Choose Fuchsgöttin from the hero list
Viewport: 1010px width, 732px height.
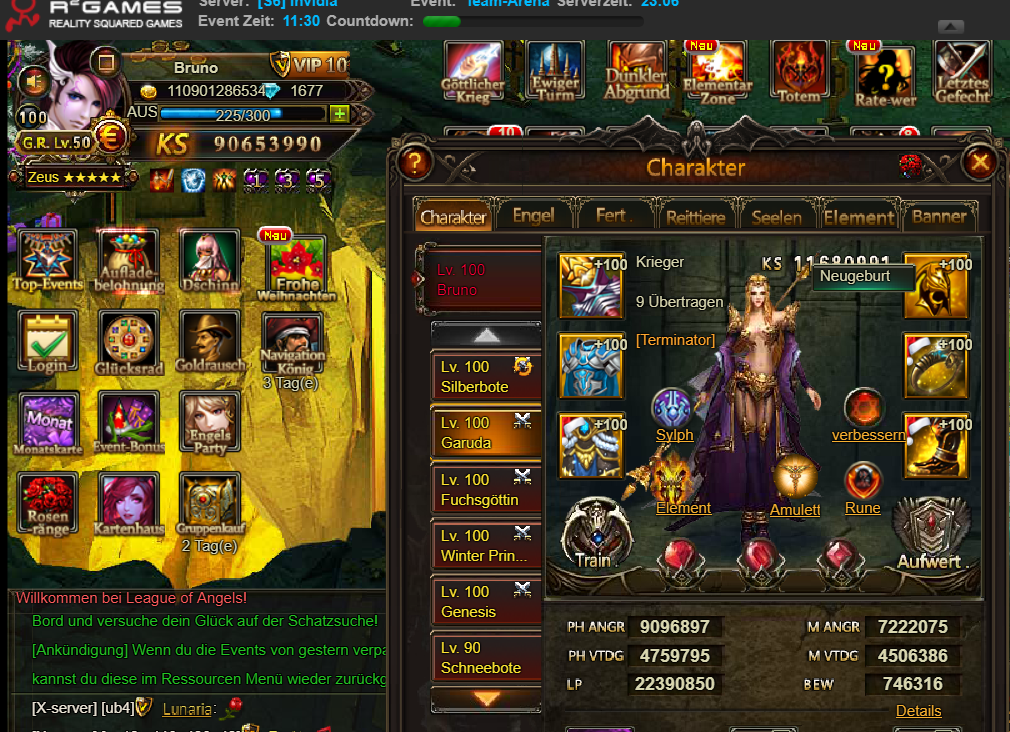click(486, 490)
